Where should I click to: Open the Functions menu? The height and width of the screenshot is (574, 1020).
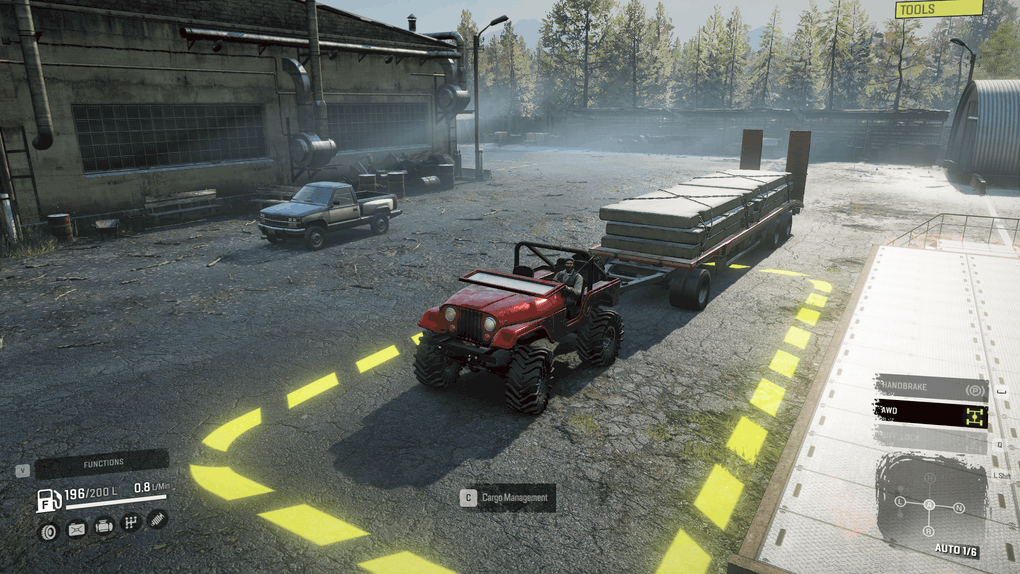pos(102,464)
